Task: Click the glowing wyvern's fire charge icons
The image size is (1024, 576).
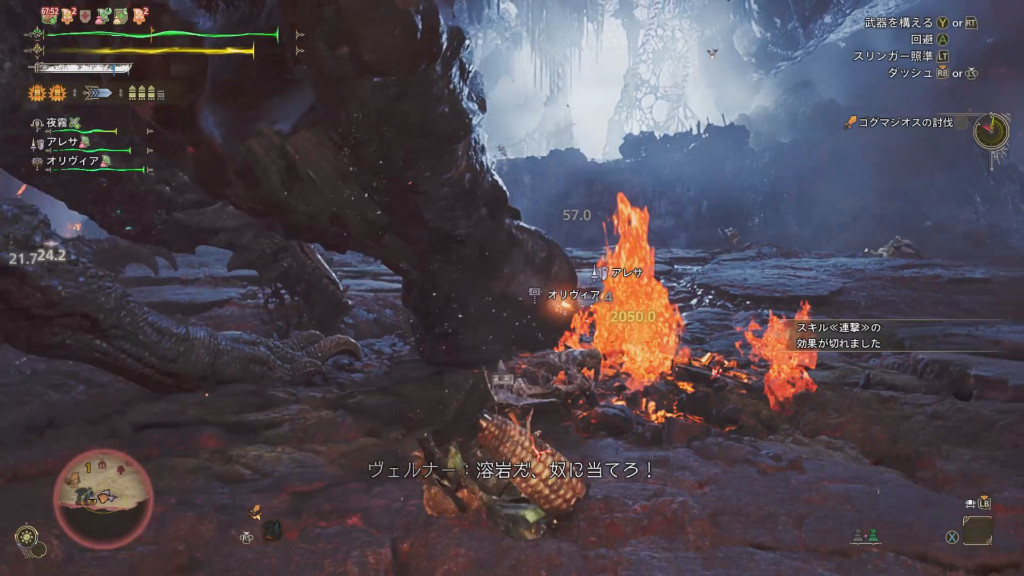Action: click(45, 93)
